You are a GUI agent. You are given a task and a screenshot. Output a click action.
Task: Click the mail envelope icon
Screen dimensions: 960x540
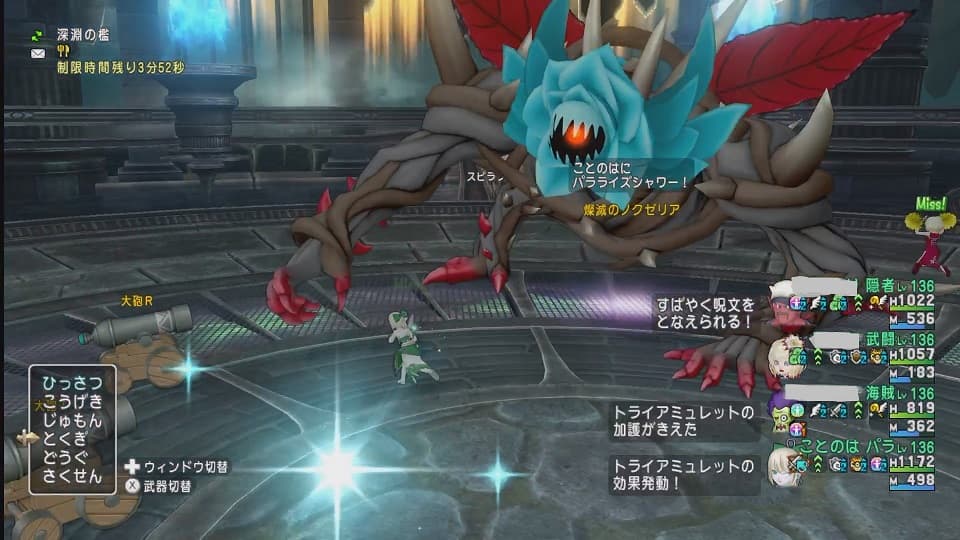38,52
